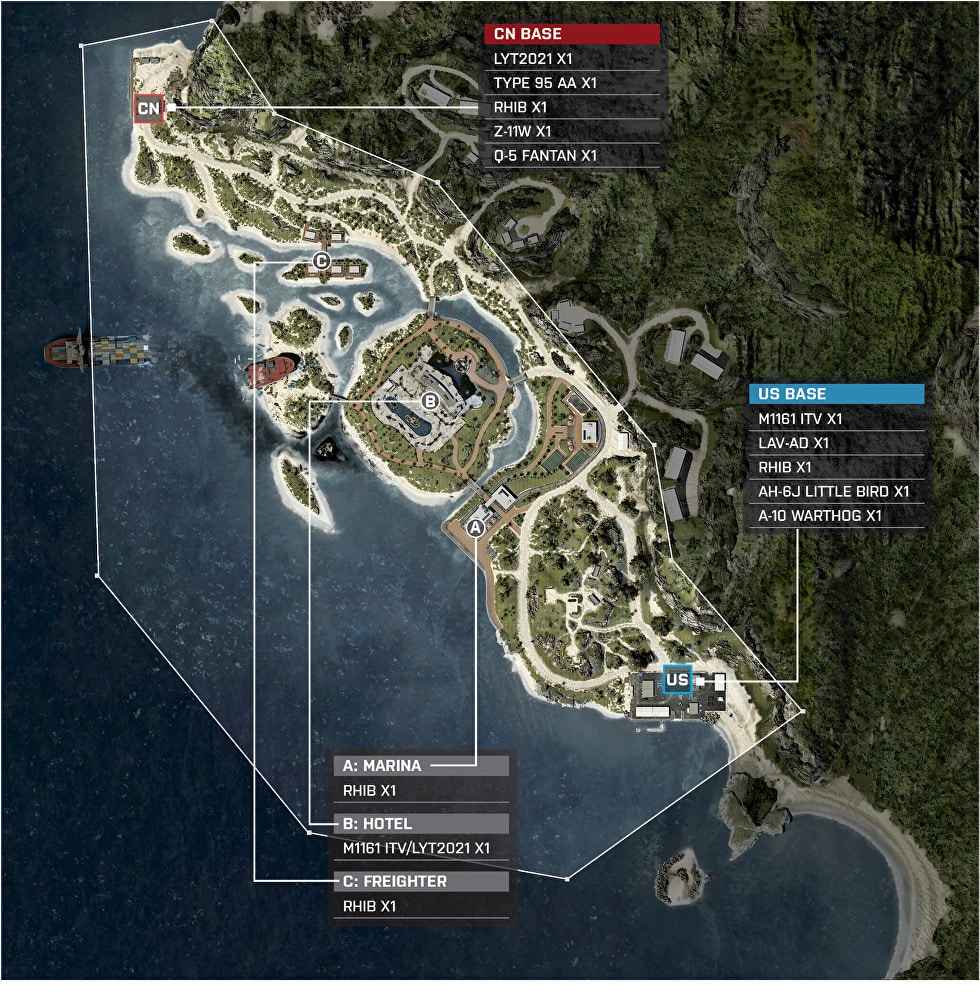980x998 pixels.
Task: Select the A: MARINA legend entry
Action: coord(421,766)
